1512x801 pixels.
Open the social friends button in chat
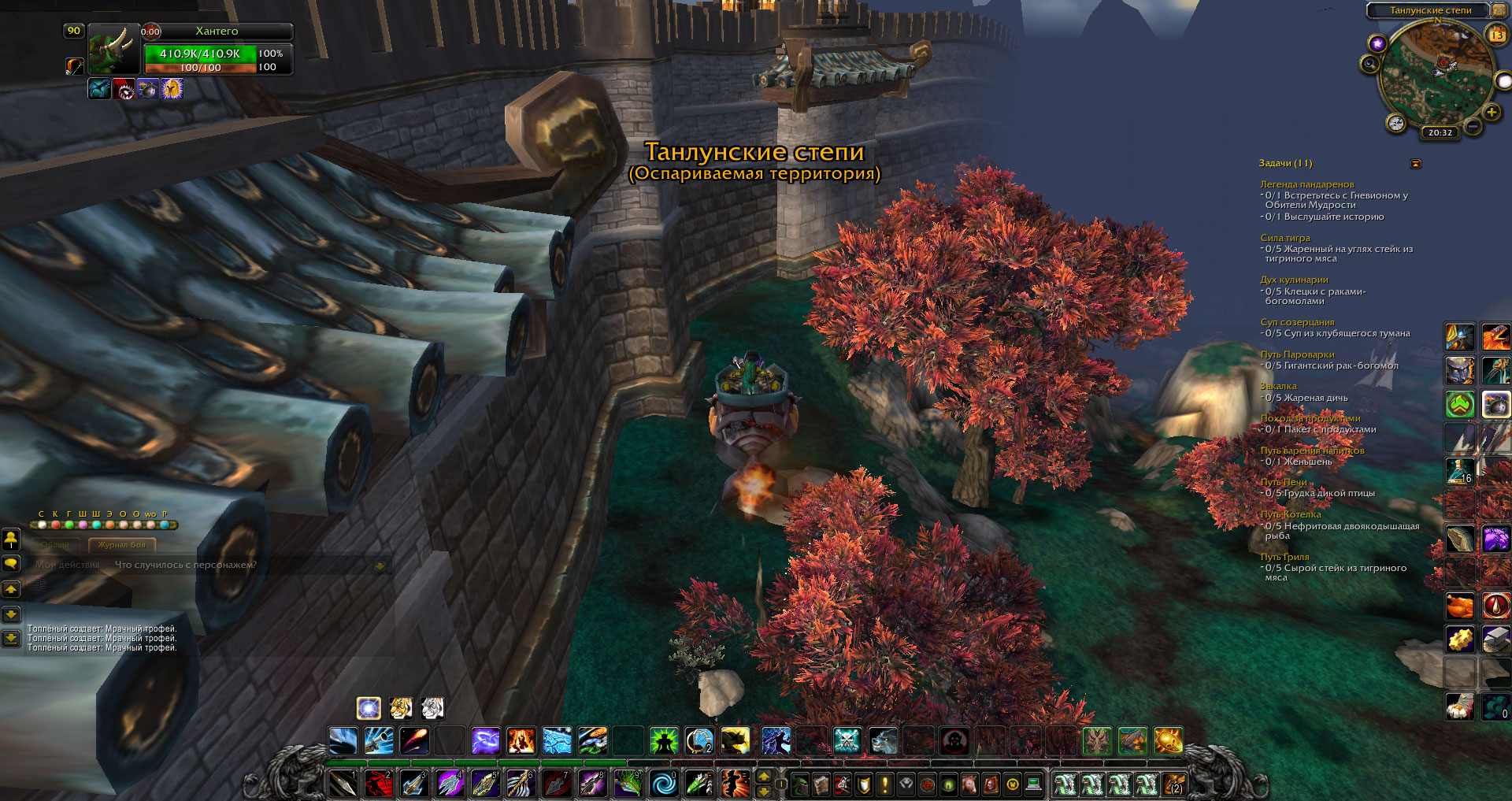click(11, 540)
